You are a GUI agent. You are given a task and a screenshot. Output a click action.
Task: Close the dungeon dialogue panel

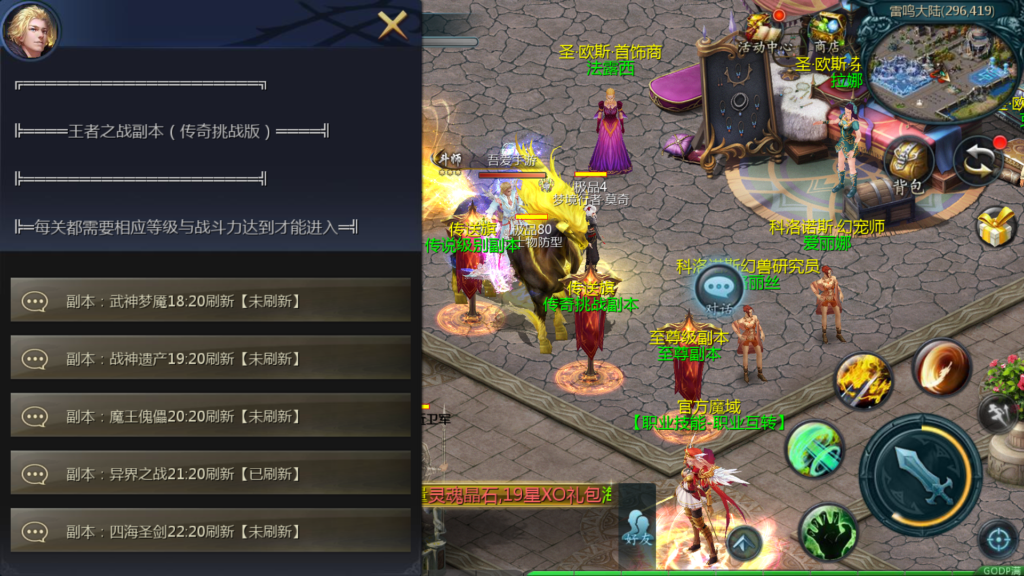pyautogui.click(x=392, y=24)
